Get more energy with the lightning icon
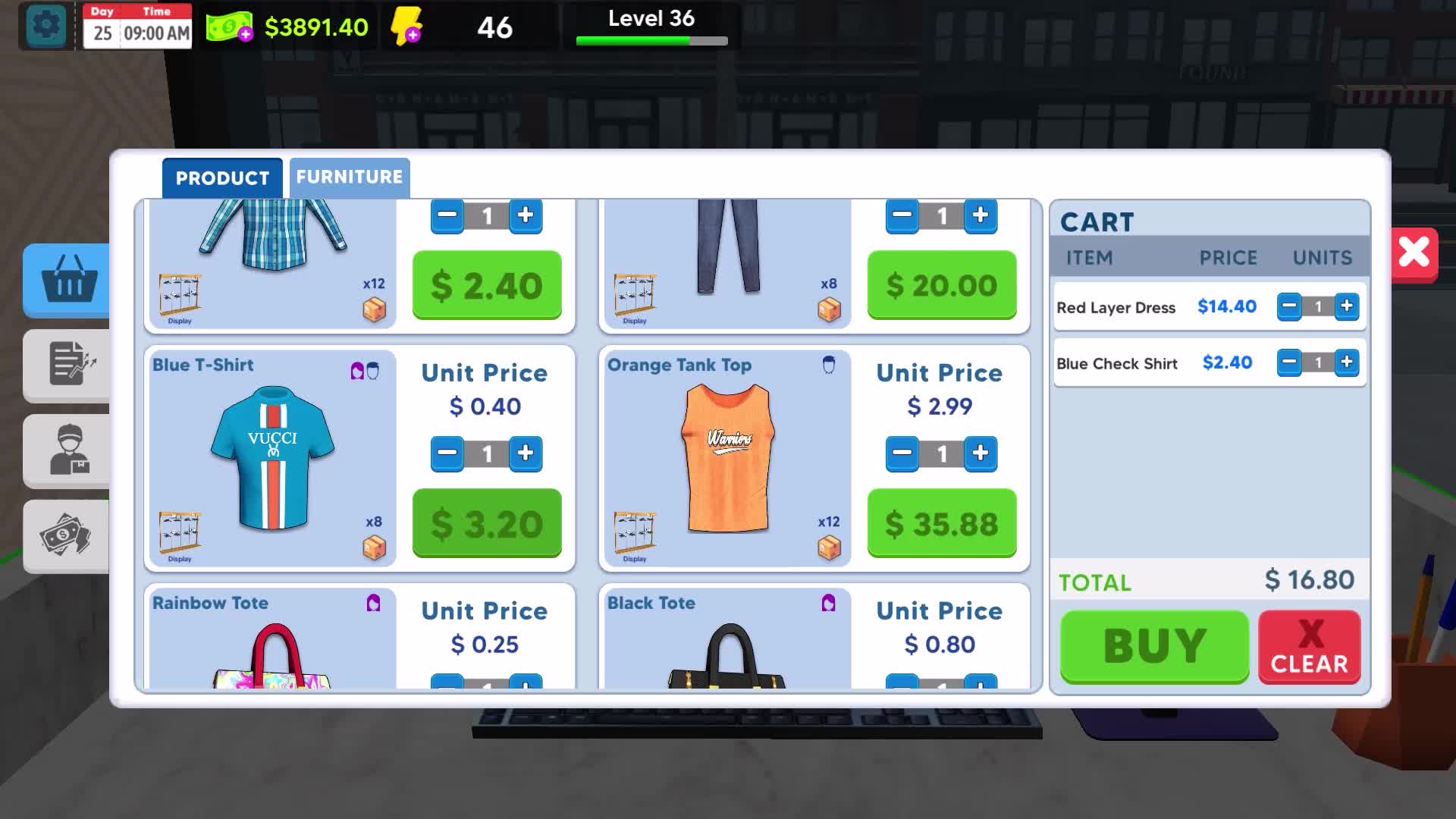The height and width of the screenshot is (819, 1456). pyautogui.click(x=406, y=27)
